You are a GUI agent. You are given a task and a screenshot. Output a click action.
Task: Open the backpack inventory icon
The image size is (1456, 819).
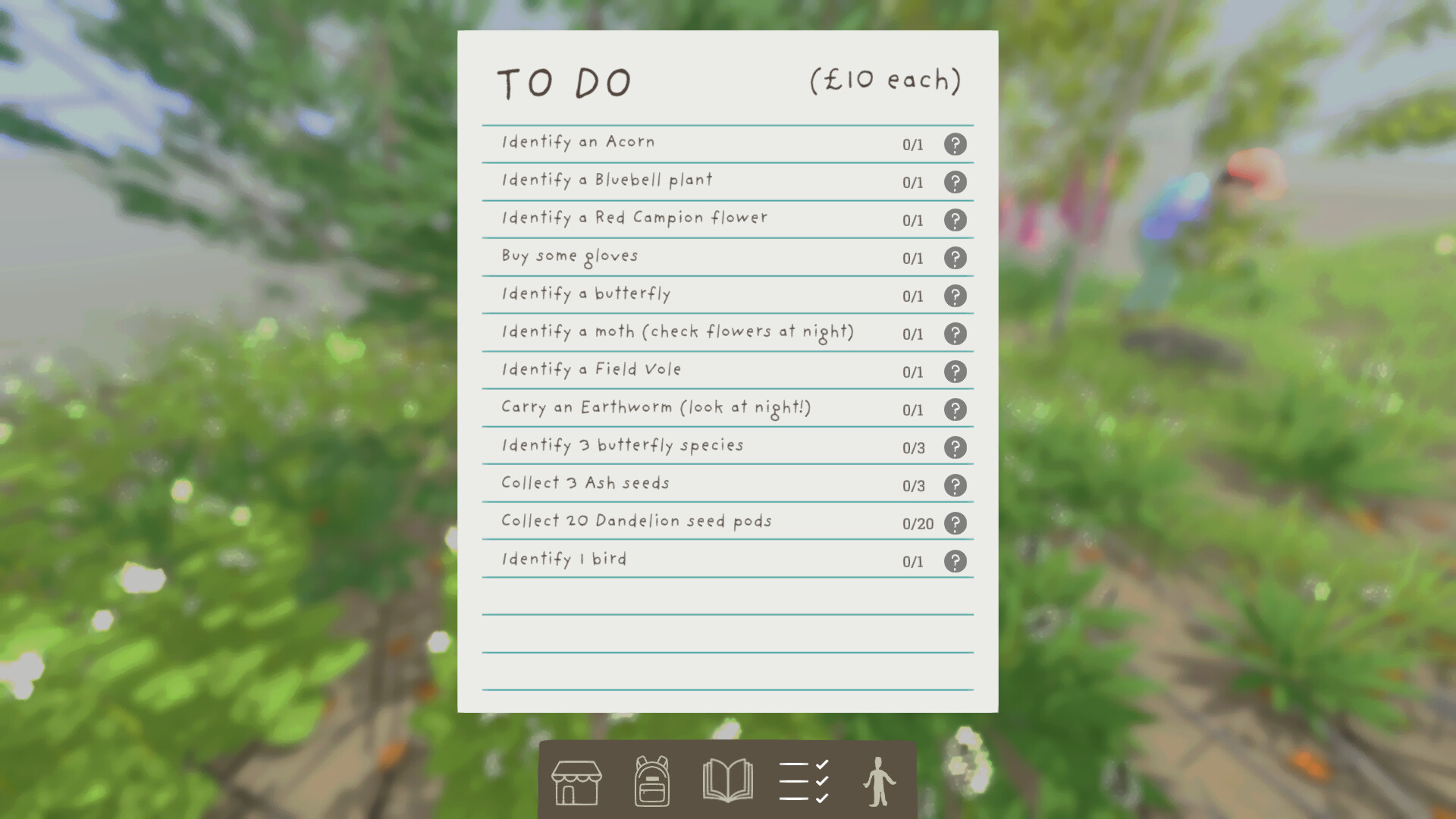(x=651, y=781)
